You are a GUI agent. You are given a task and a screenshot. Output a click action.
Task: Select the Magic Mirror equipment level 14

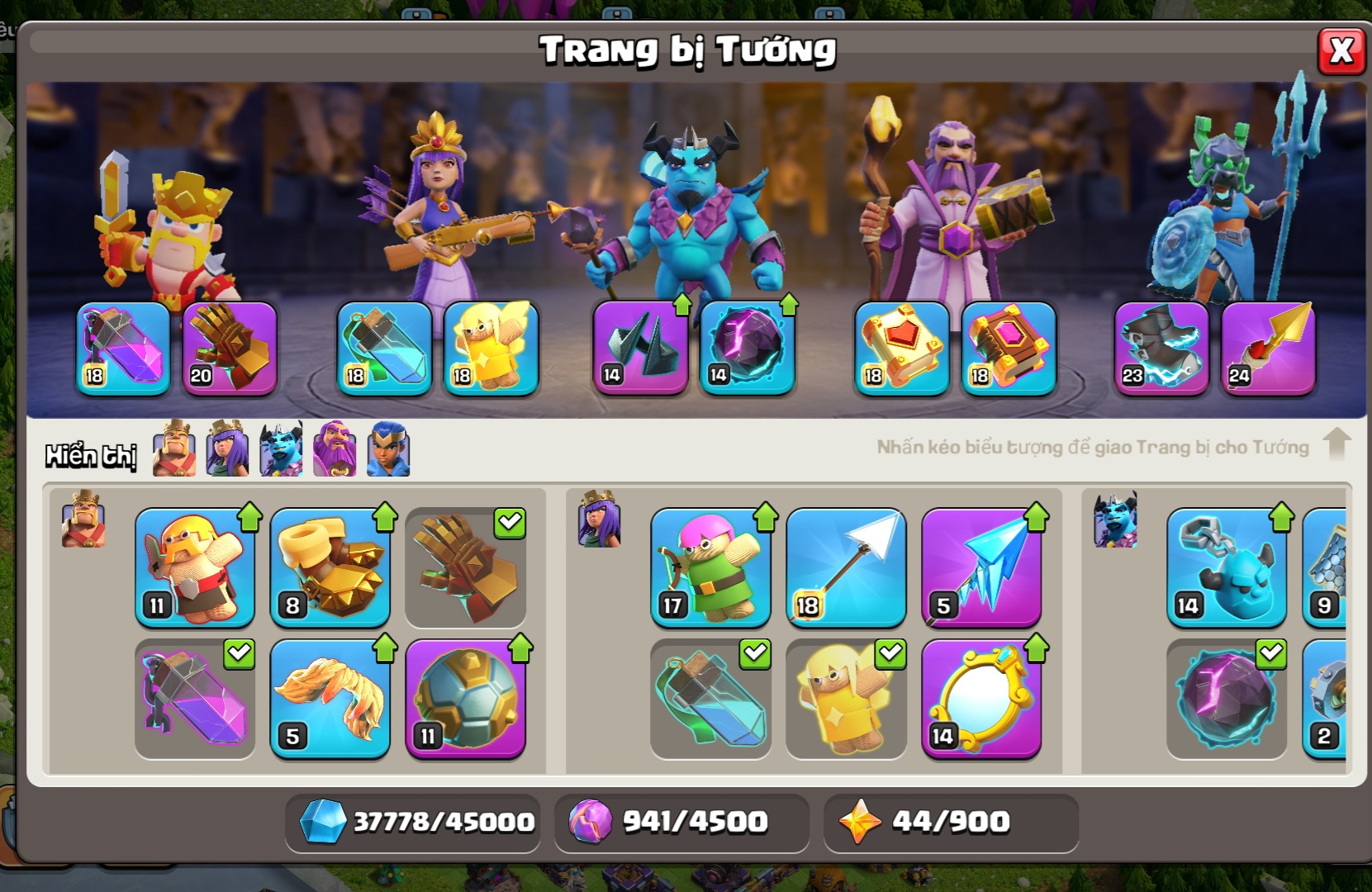(x=981, y=699)
